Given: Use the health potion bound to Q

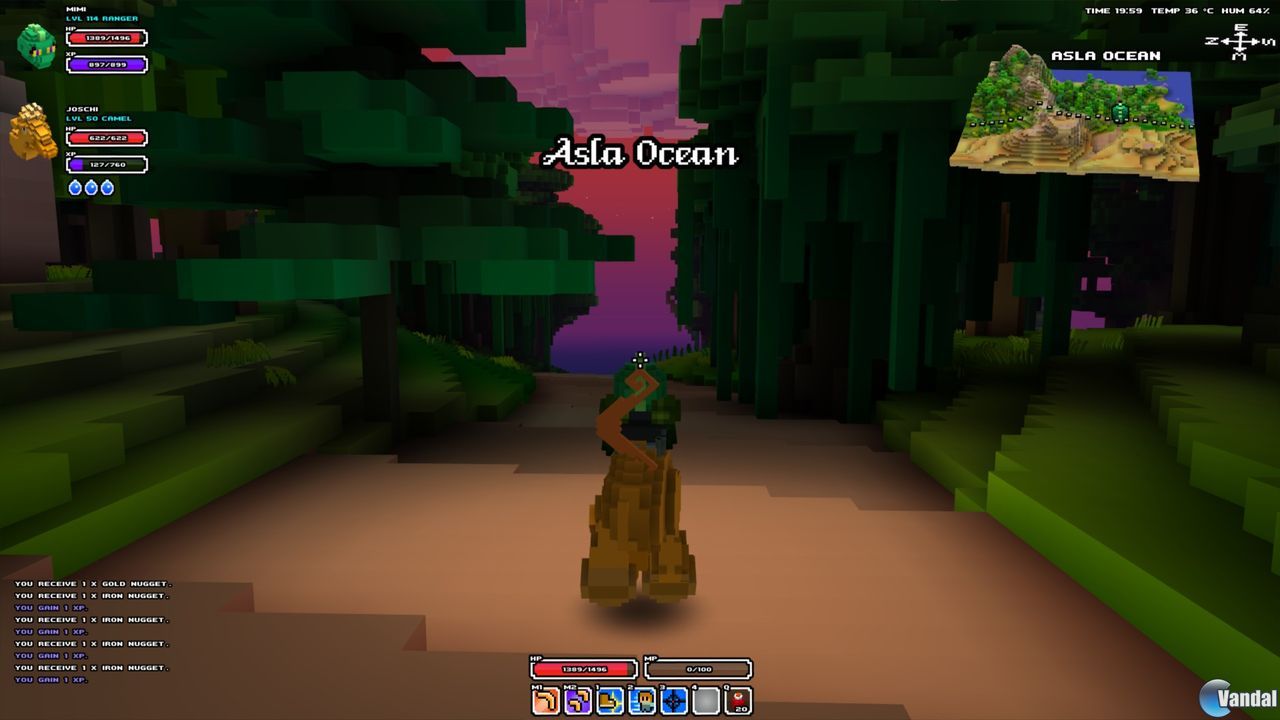Looking at the screenshot, I should 738,700.
